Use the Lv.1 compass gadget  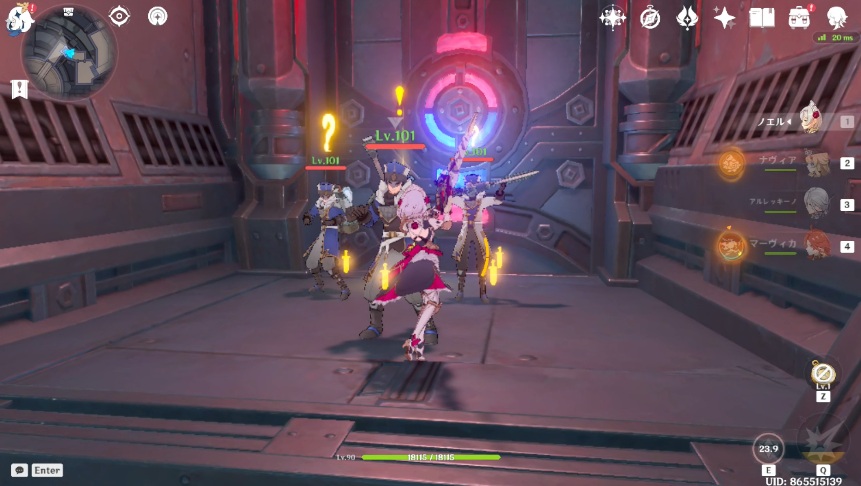(x=824, y=375)
